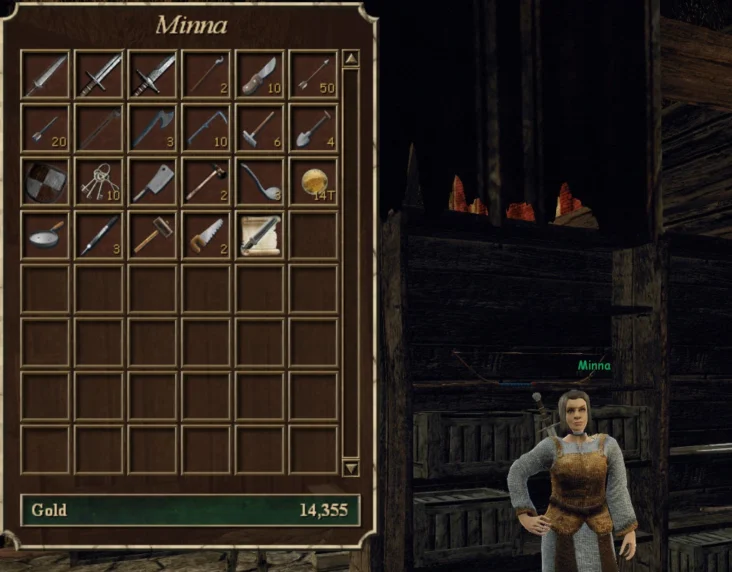
Task: Select the shovel slot with quantity 4
Action: coord(313,128)
